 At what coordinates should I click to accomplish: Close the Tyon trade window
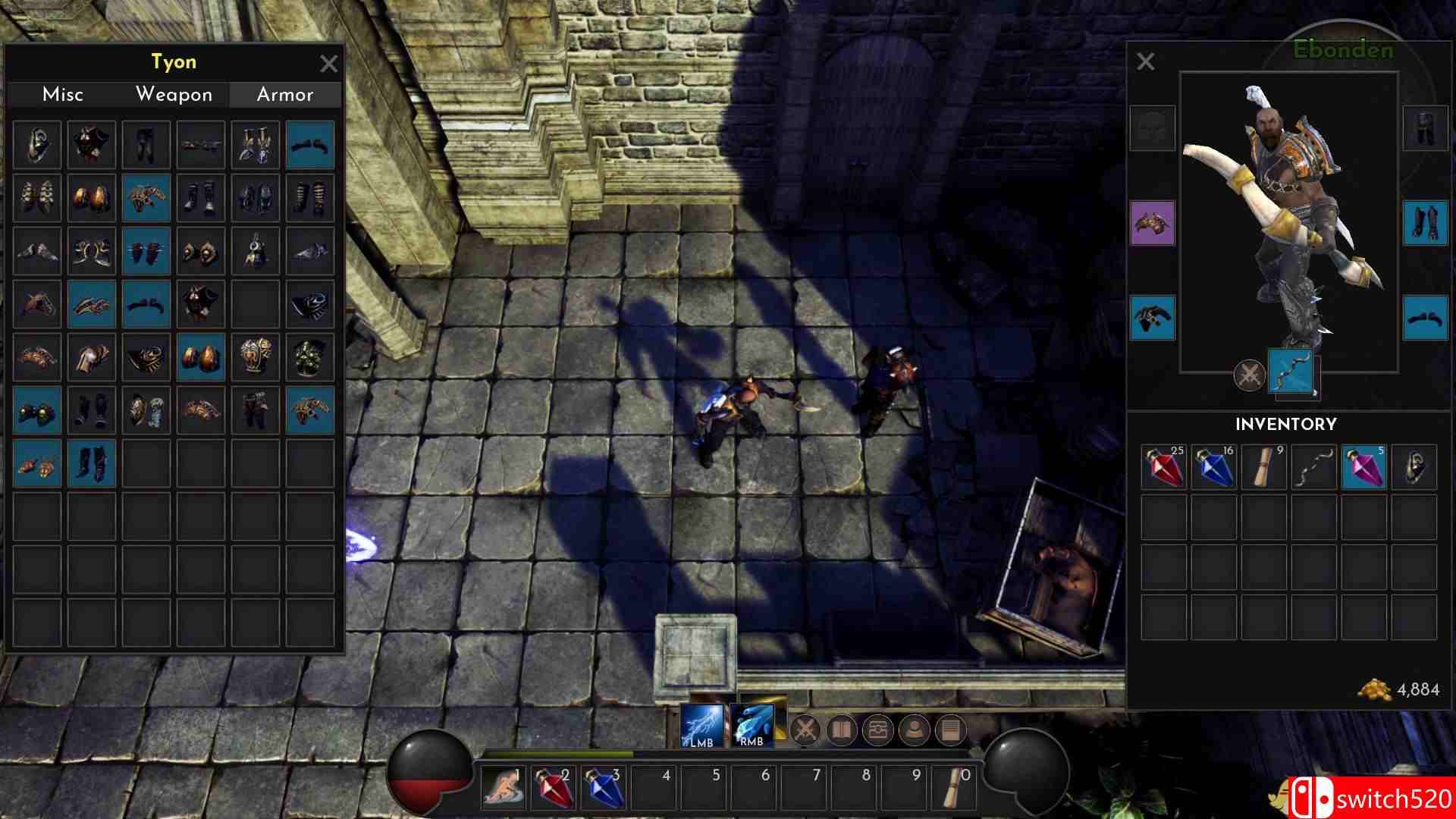coord(329,64)
